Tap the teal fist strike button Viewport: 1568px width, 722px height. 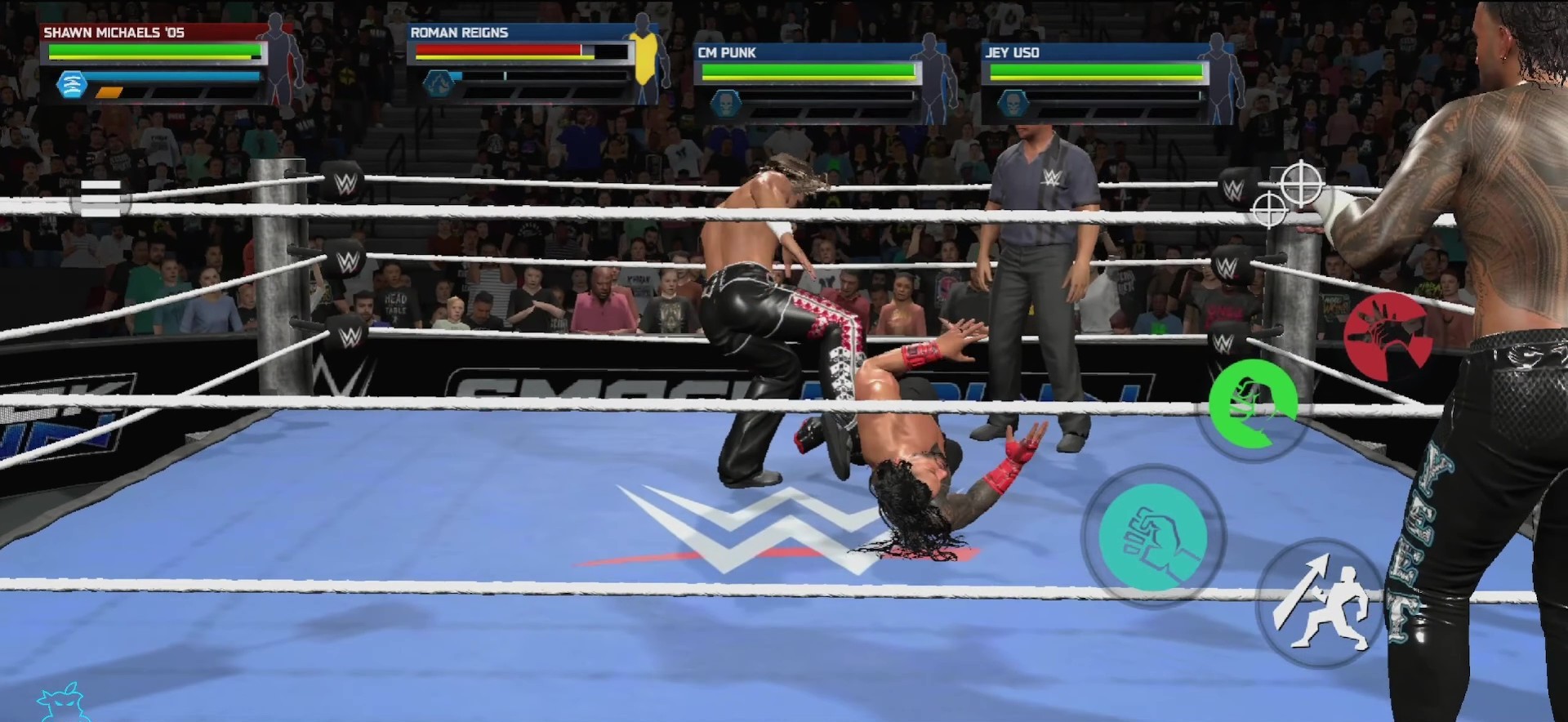[x=1153, y=537]
